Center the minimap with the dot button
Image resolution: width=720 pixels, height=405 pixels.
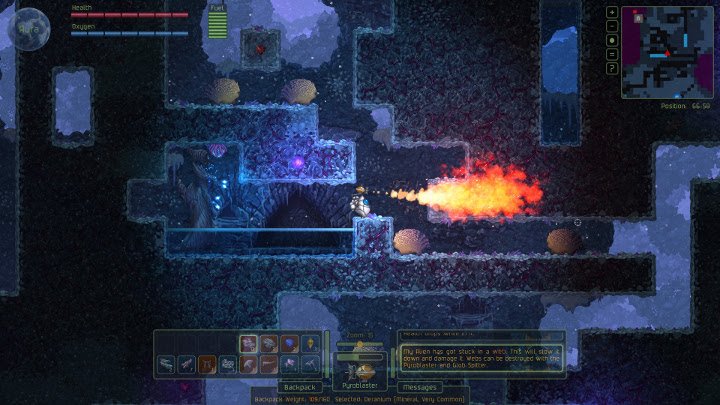(x=612, y=40)
